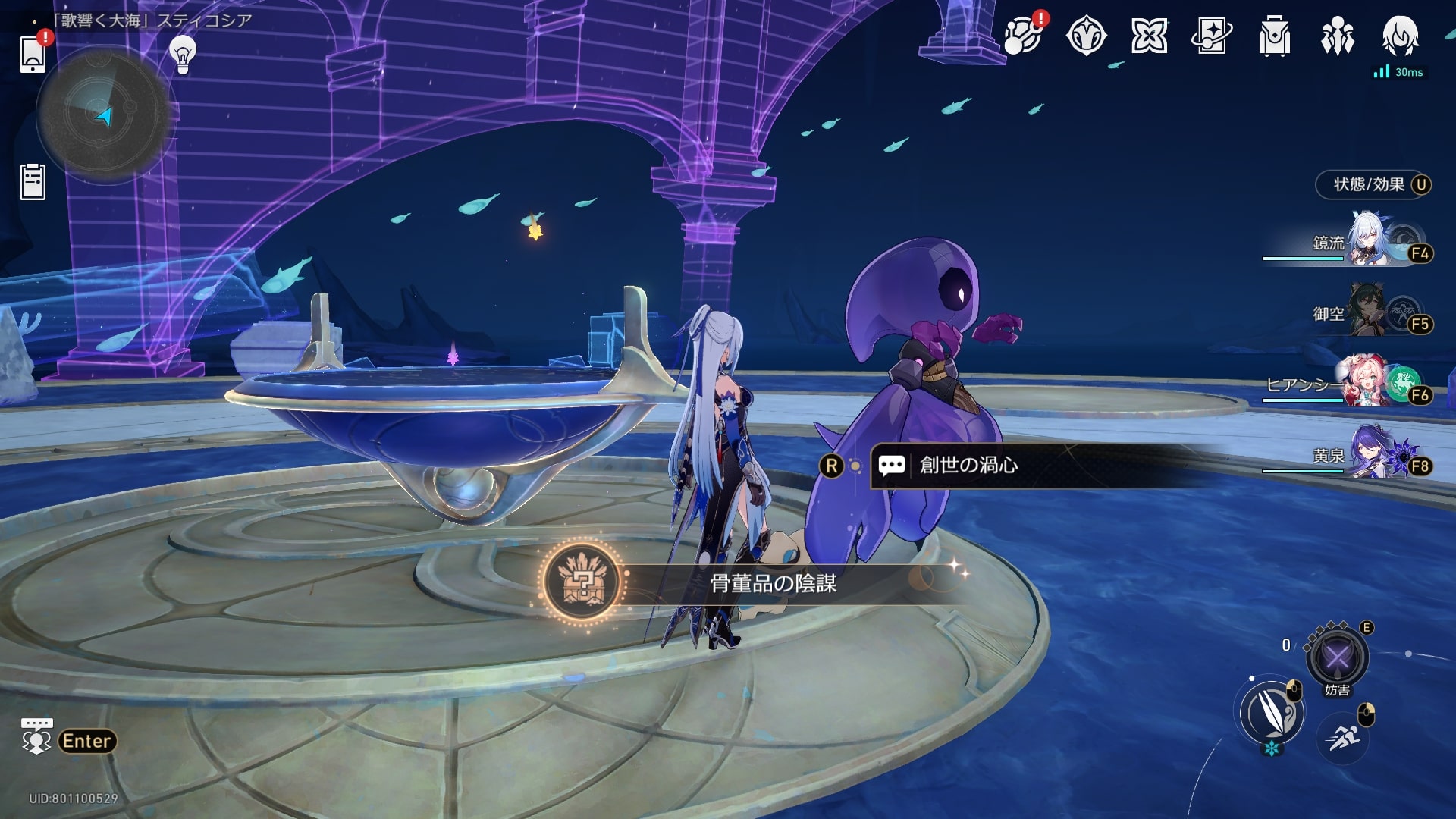Click the lightbulb hint icon
Image resolution: width=1456 pixels, height=819 pixels.
[x=182, y=55]
